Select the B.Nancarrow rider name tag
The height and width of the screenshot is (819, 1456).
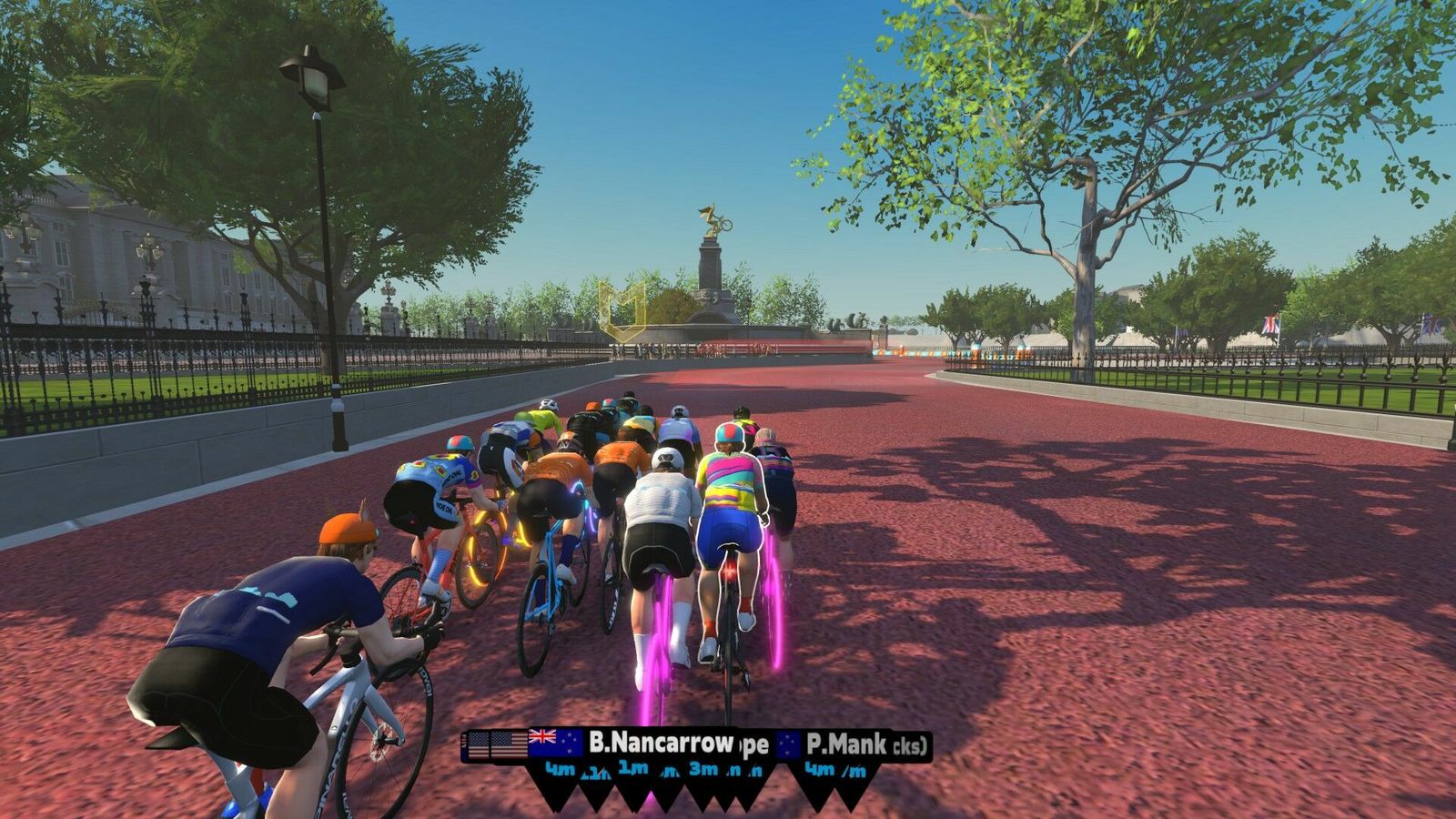pos(660,743)
